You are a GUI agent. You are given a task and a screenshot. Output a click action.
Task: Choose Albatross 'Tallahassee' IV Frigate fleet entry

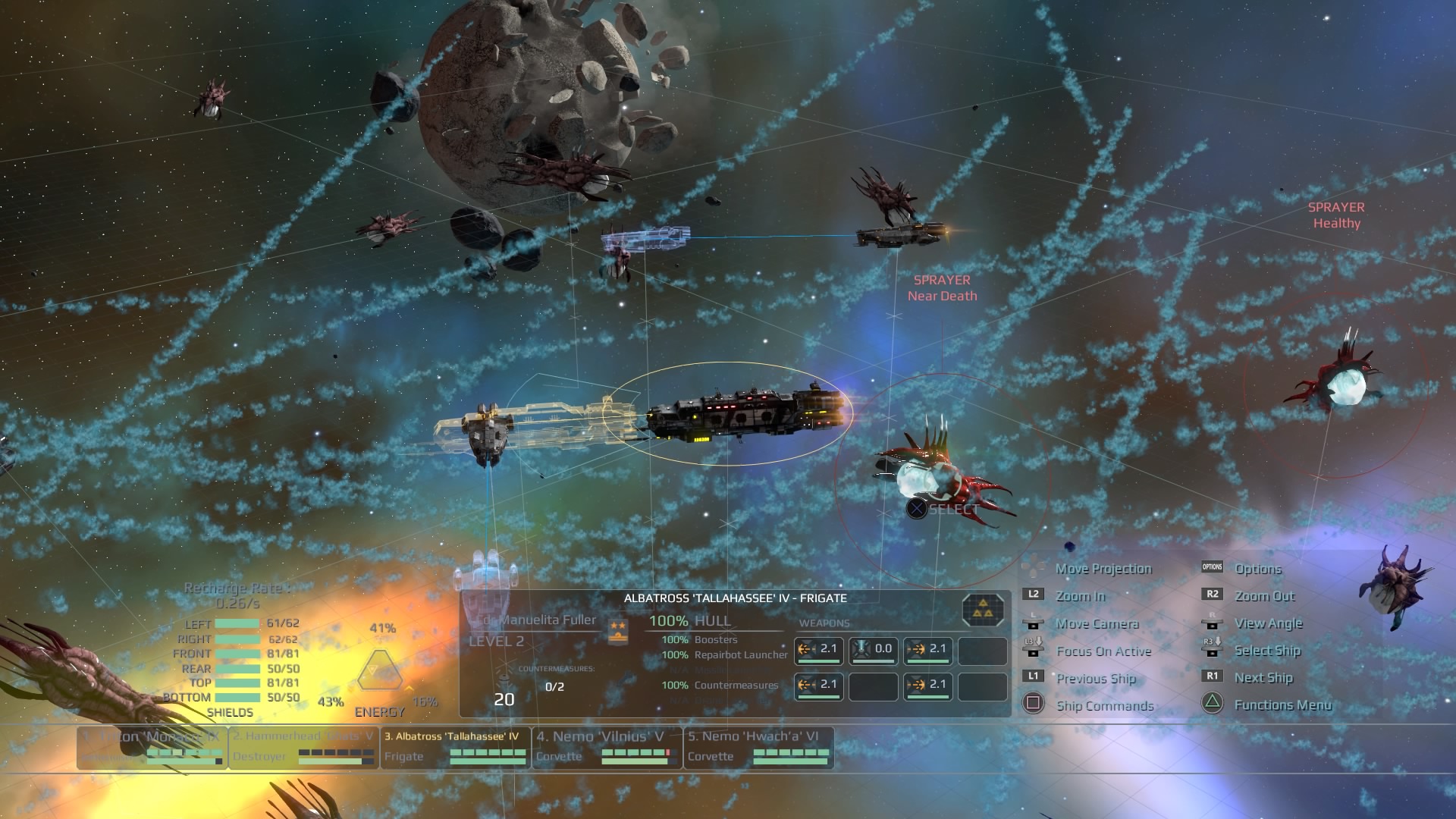(455, 747)
